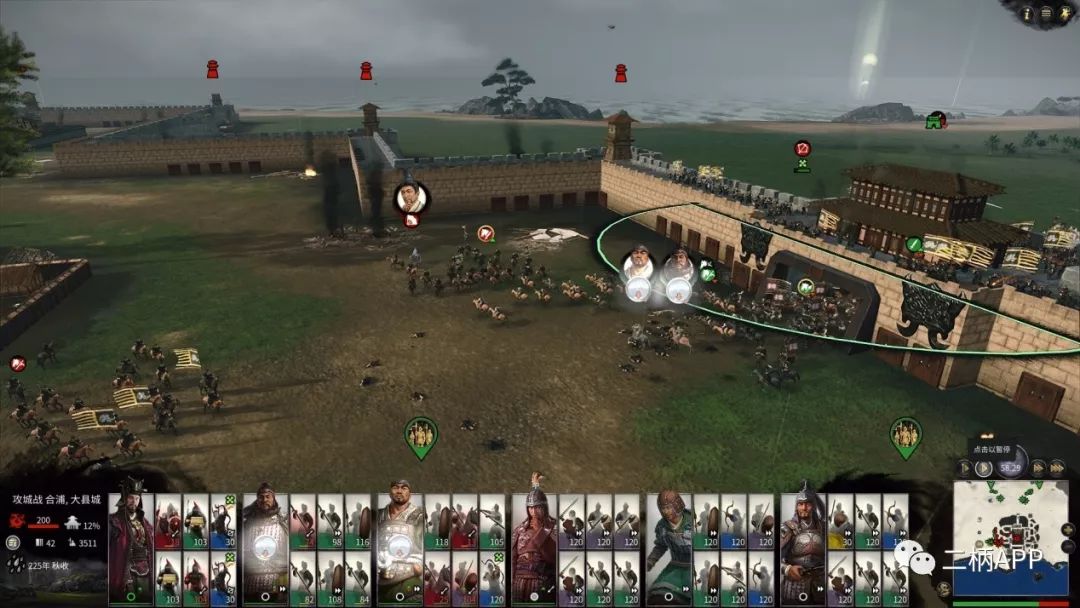
Task: Select the silver-armored general with pointed helmet
Action: pyautogui.click(x=803, y=545)
